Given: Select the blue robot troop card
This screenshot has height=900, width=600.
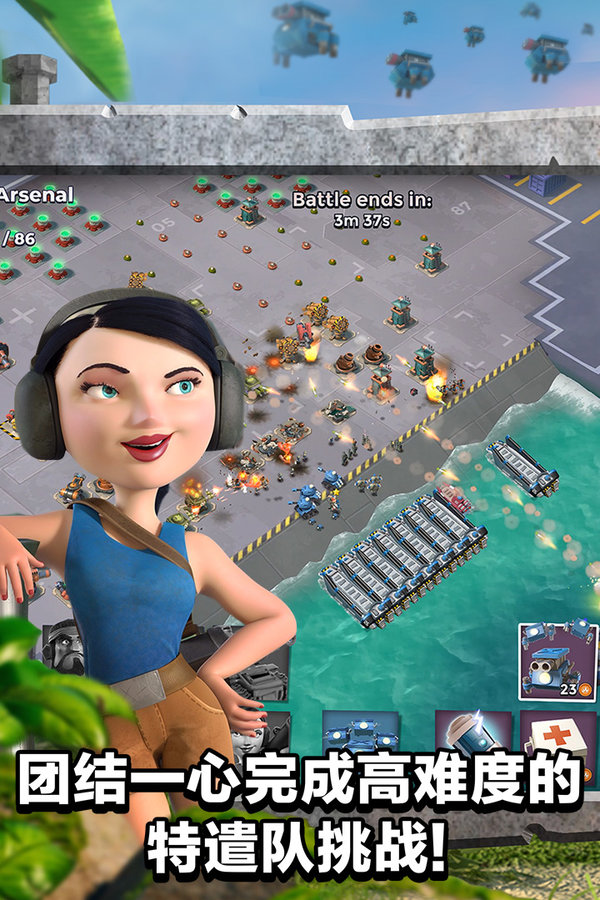Looking at the screenshot, I should coord(360,738).
